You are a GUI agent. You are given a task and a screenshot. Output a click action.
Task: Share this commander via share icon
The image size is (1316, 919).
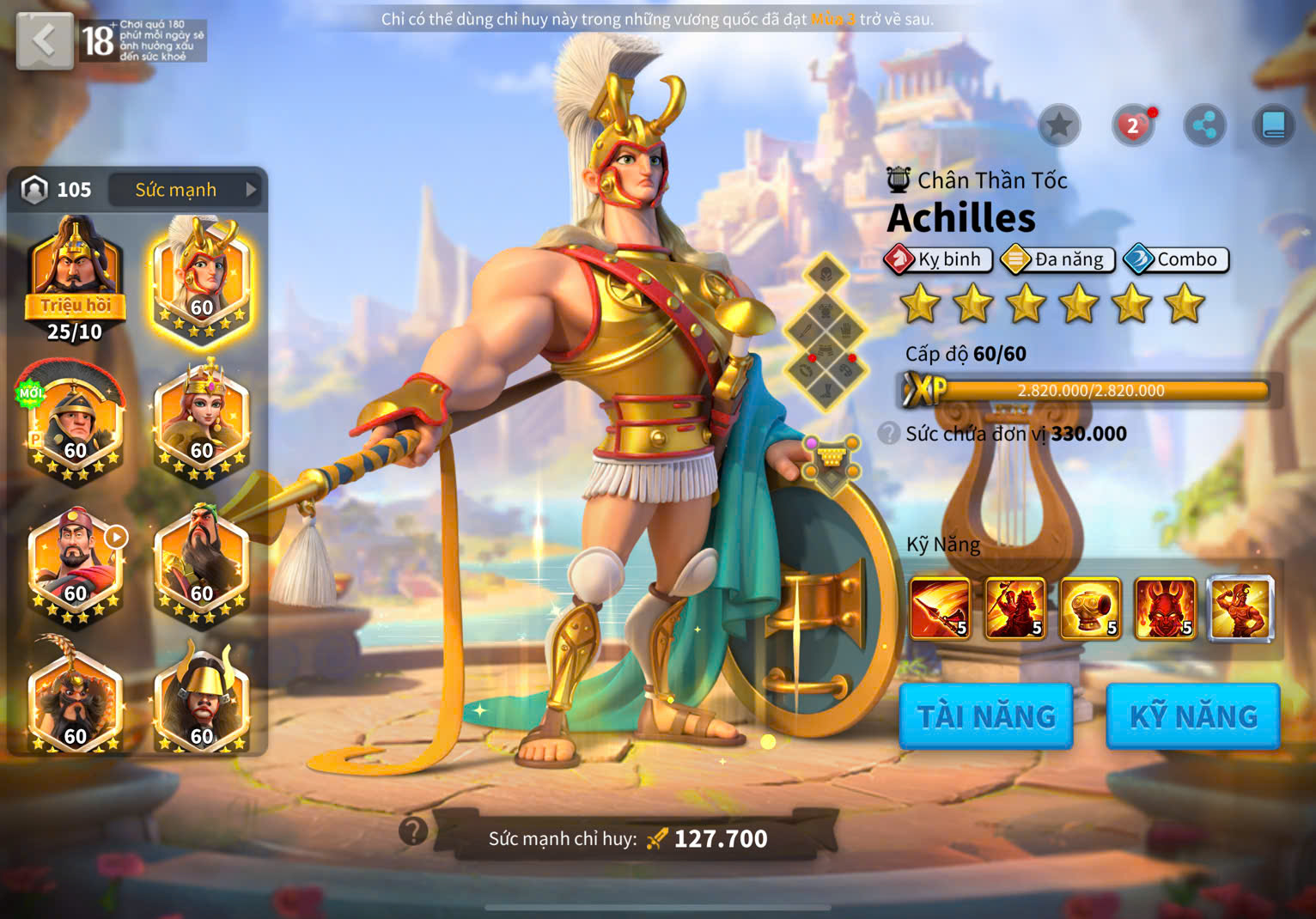pos(1204,126)
